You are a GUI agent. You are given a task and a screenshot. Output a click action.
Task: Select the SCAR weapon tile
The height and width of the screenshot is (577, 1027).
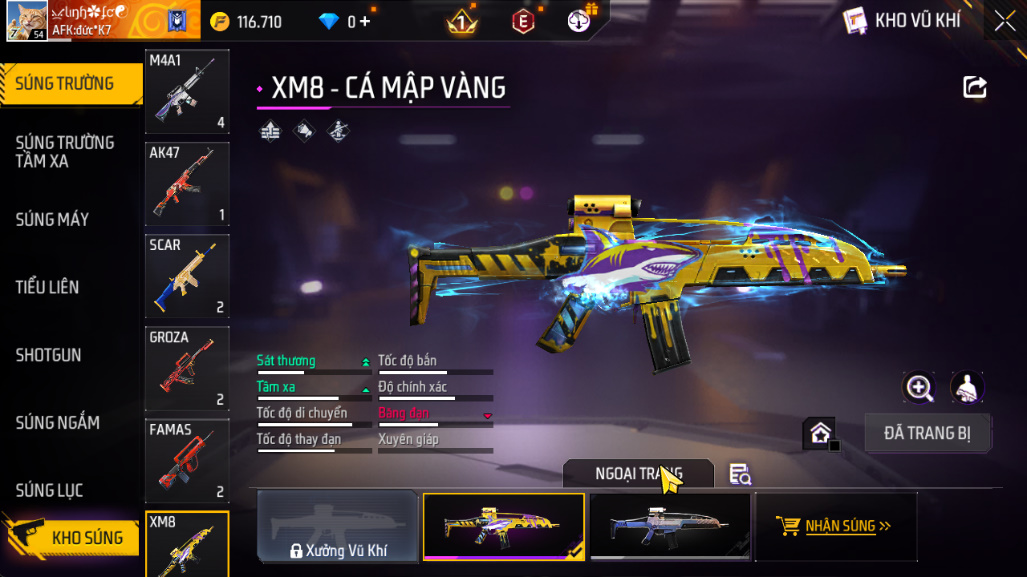coord(187,276)
